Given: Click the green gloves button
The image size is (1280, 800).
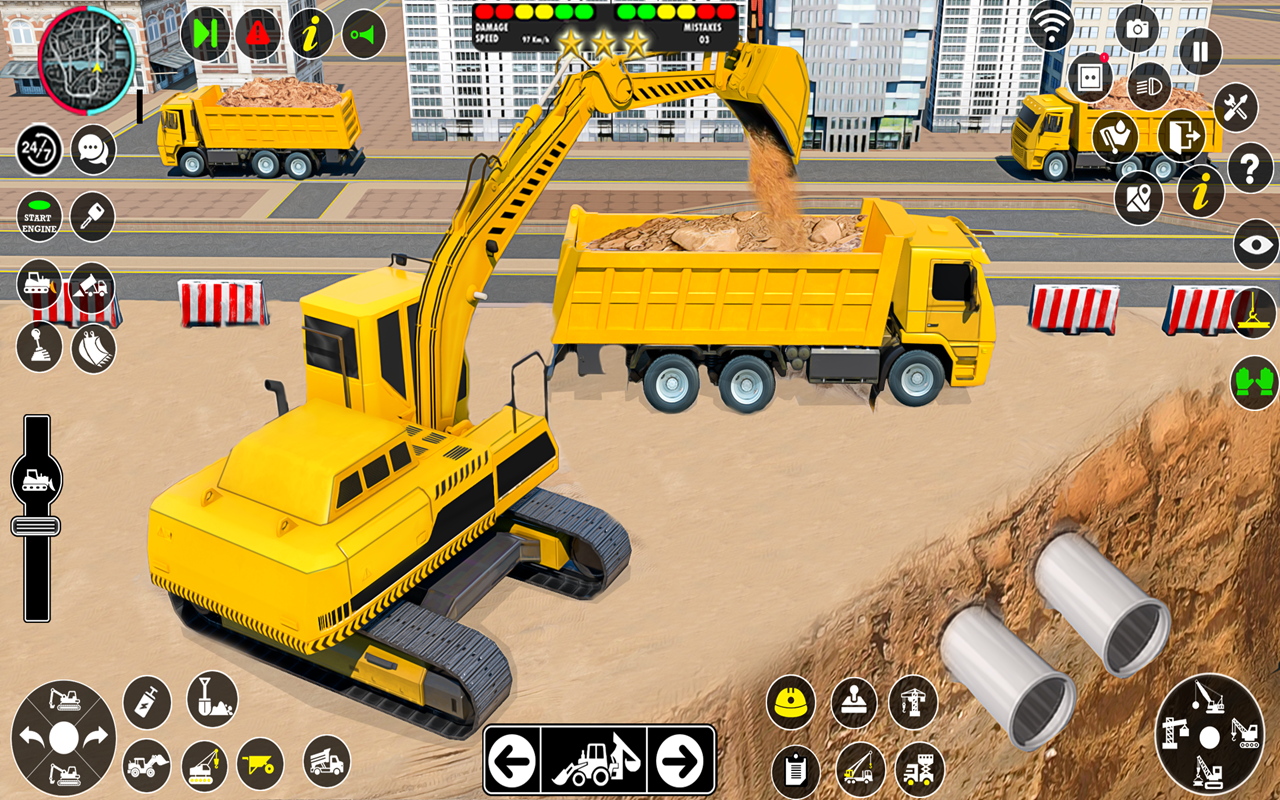Looking at the screenshot, I should tap(1255, 382).
